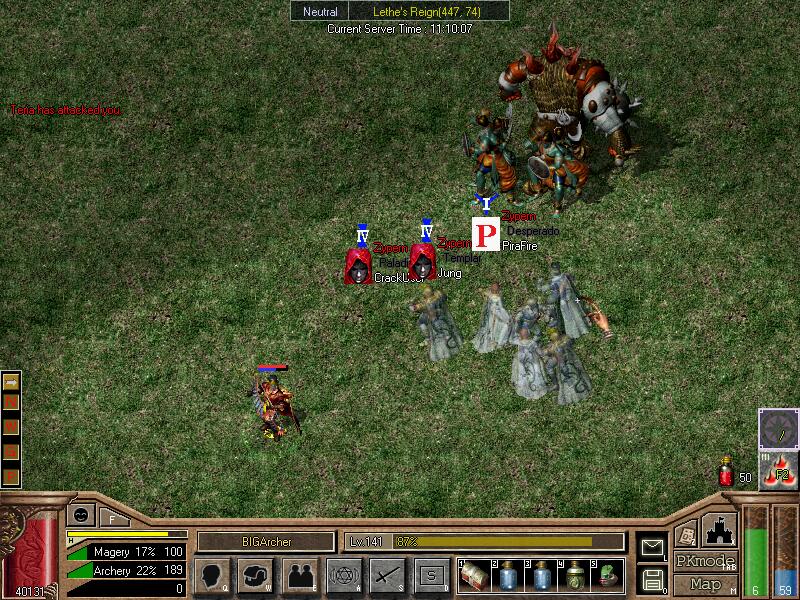Click the floppy disk save icon
800x600 pixels.
pos(652,578)
